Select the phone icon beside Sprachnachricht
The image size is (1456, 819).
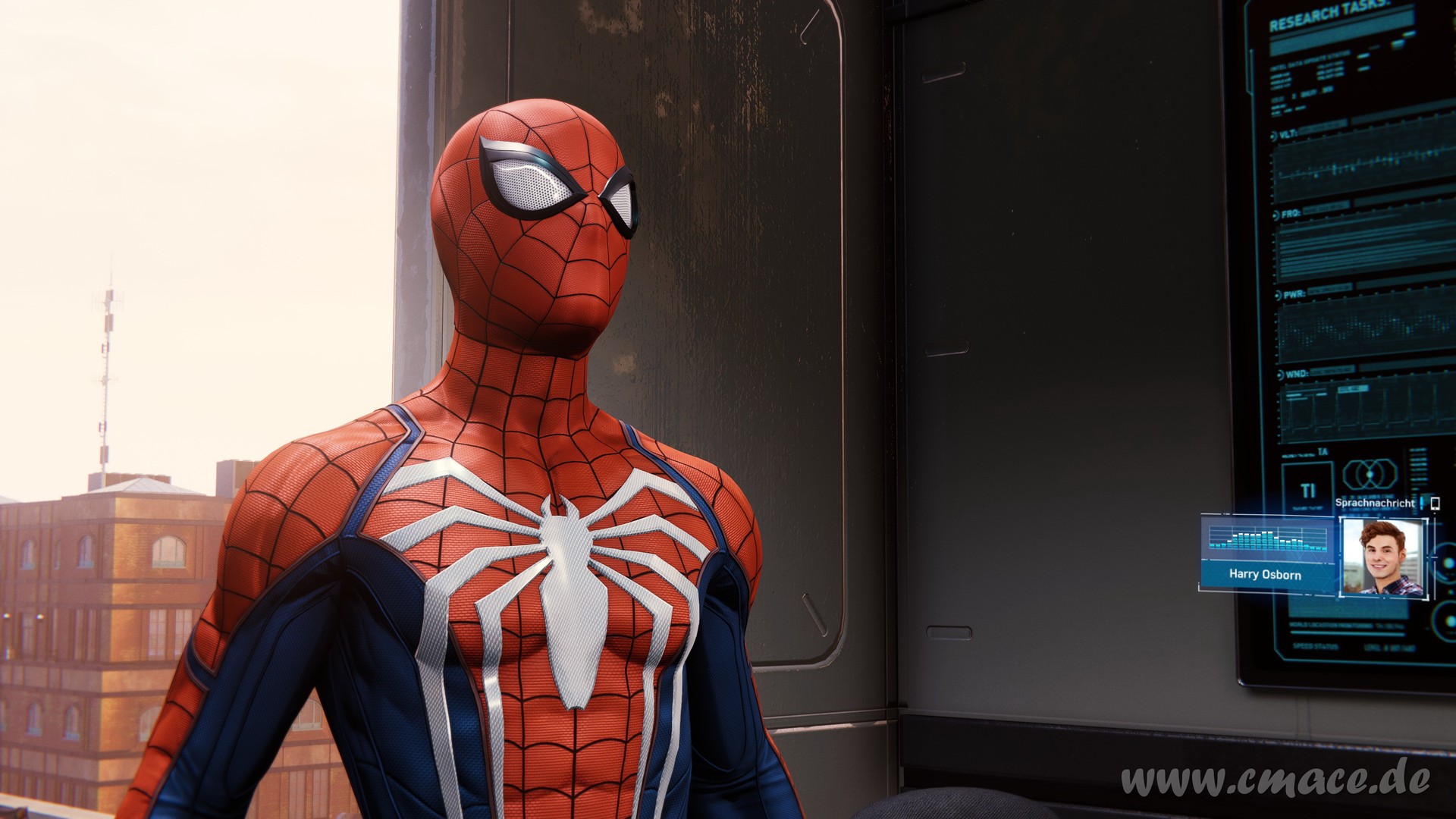(1435, 503)
